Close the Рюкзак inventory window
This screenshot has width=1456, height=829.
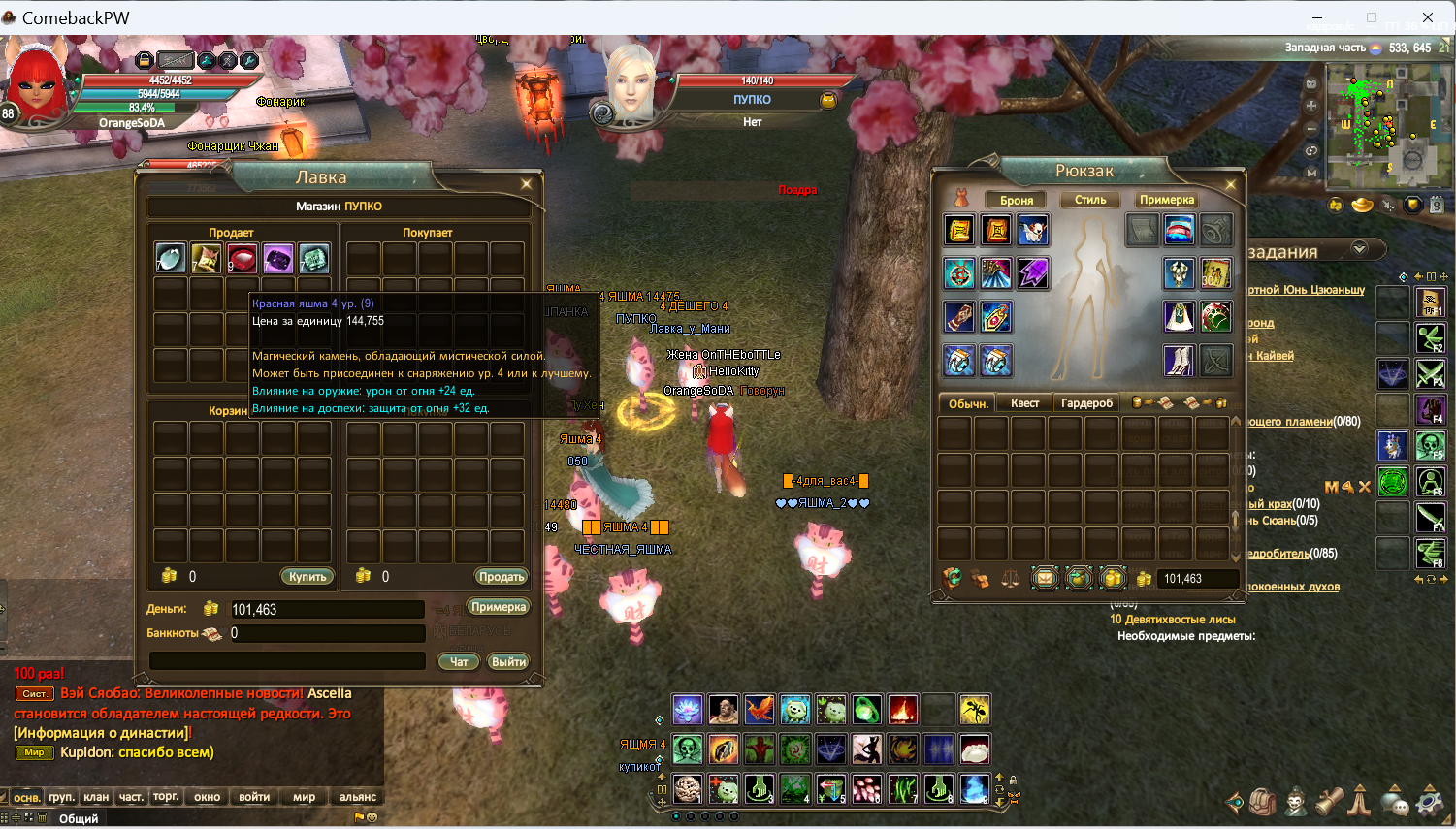coord(1230,184)
